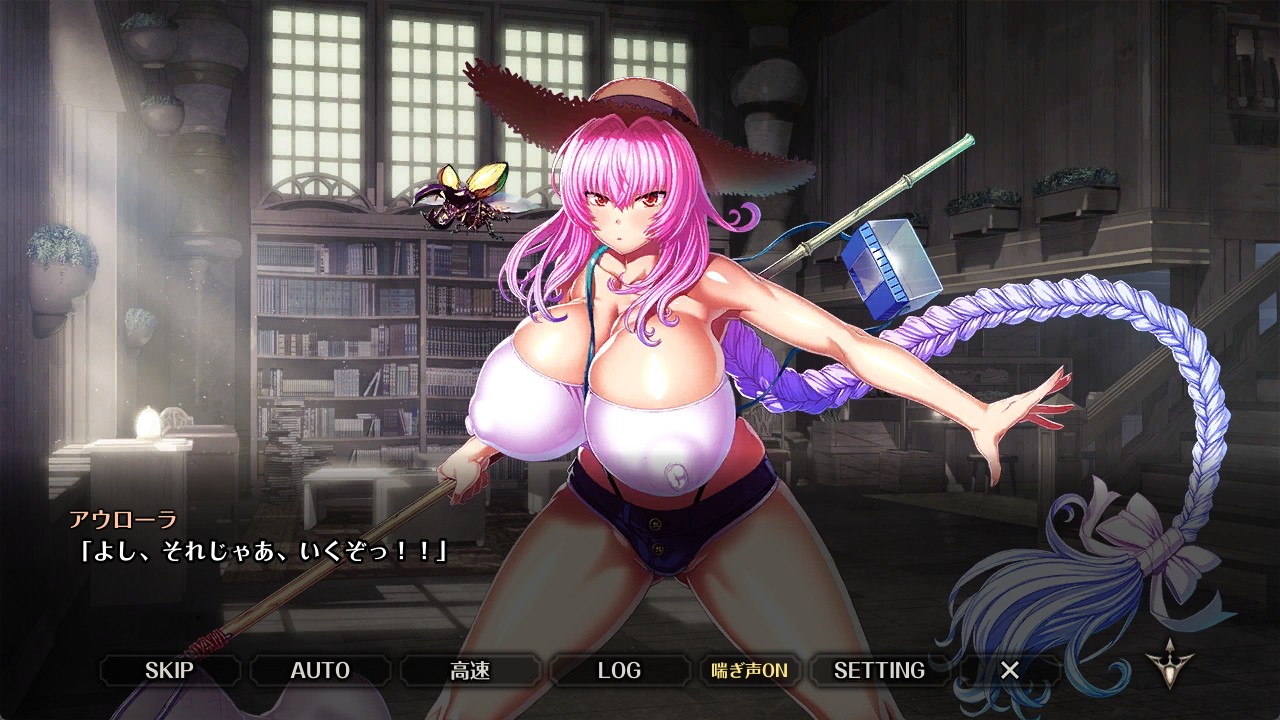The image size is (1280, 720).
Task: Hide the dialogue window with the X button
Action: [x=1010, y=670]
